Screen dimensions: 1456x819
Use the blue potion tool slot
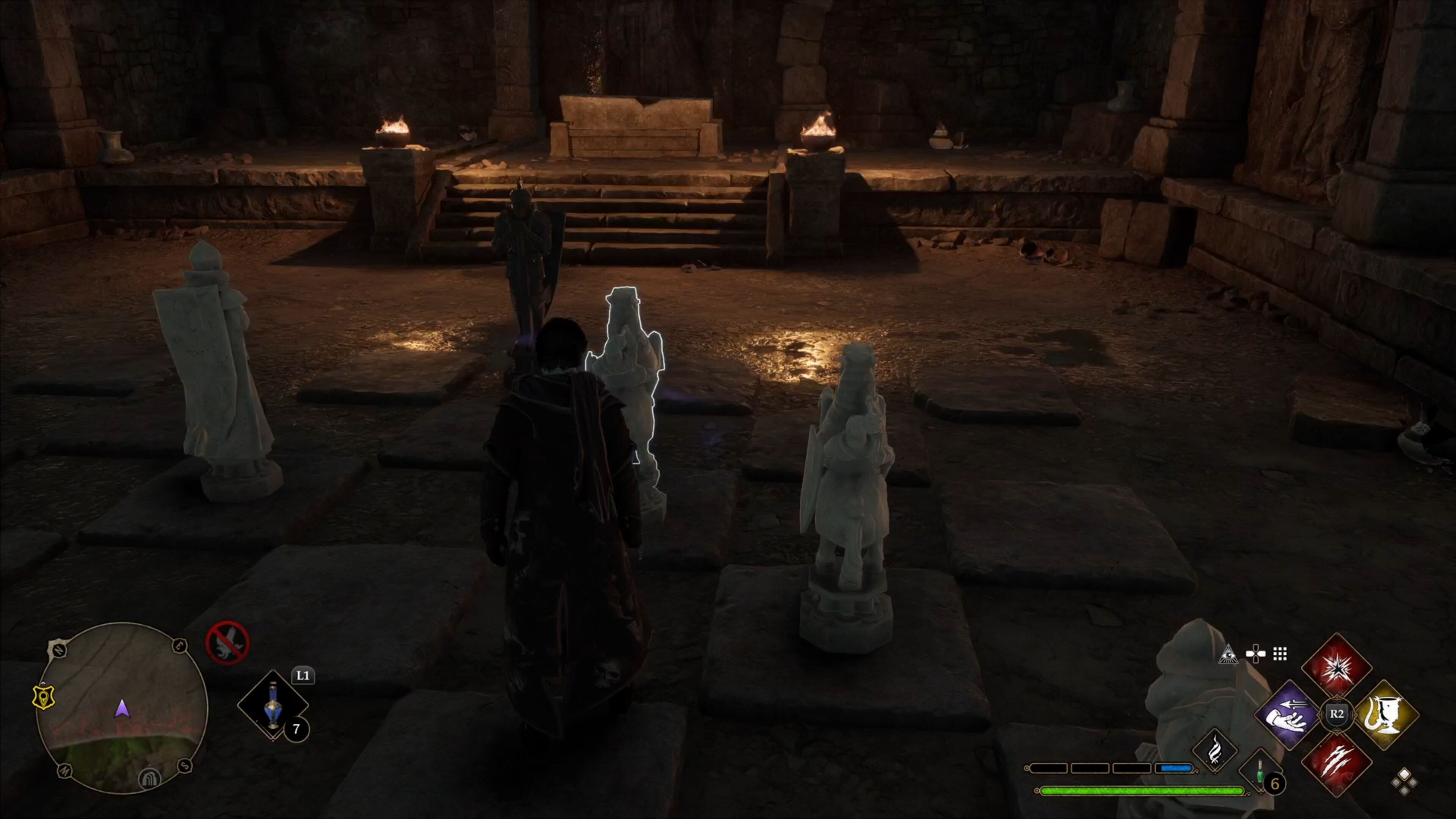tap(273, 705)
